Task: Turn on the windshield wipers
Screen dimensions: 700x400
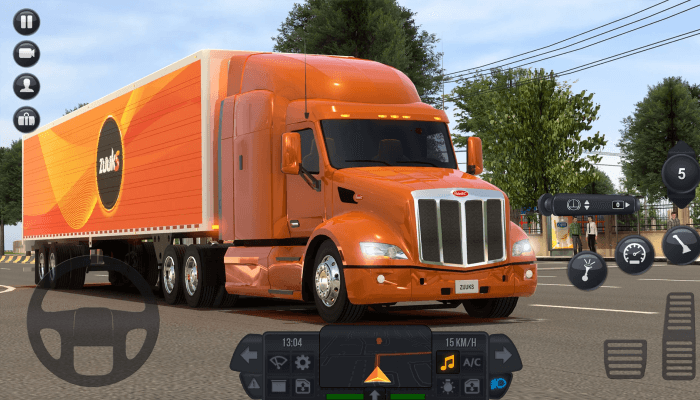Action: (279, 363)
